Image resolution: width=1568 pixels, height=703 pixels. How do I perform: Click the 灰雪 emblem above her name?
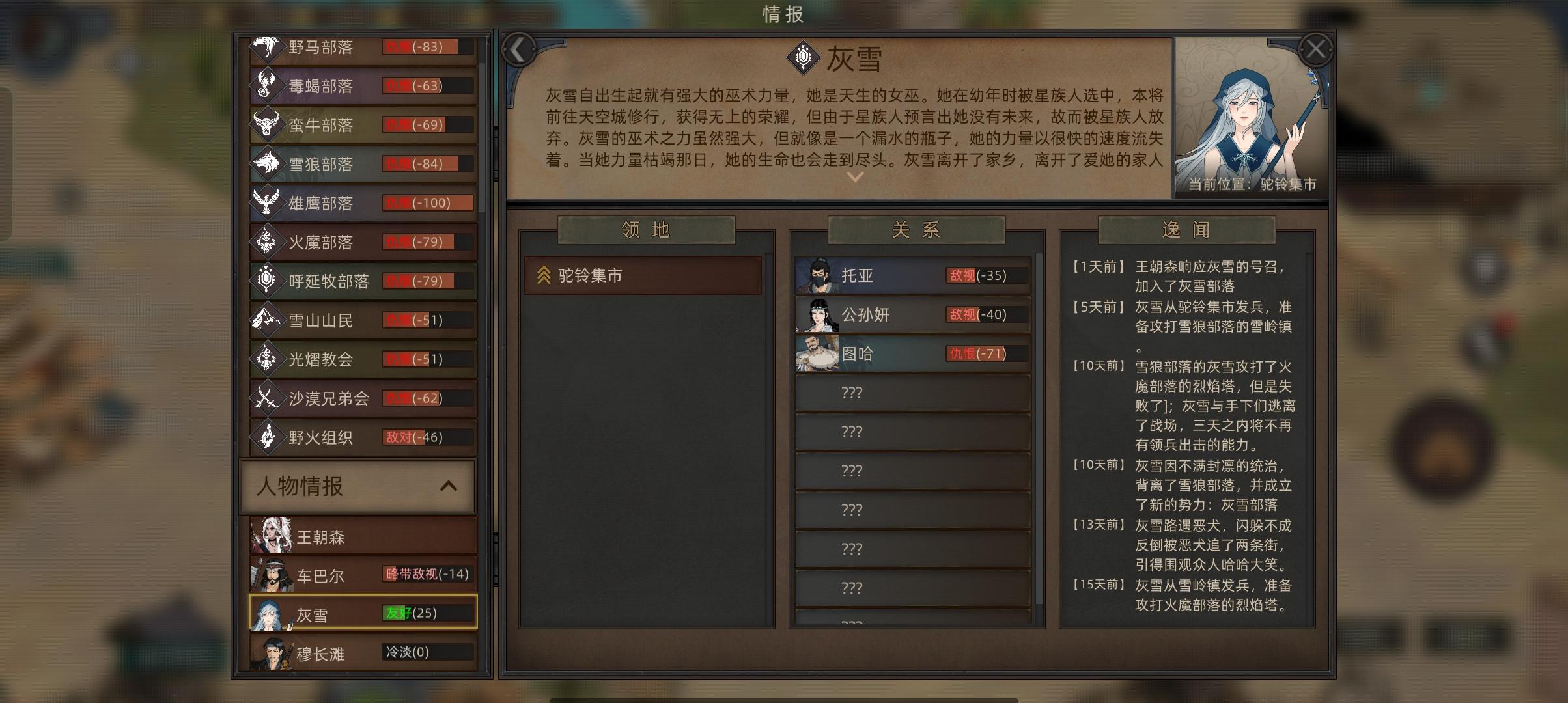803,59
